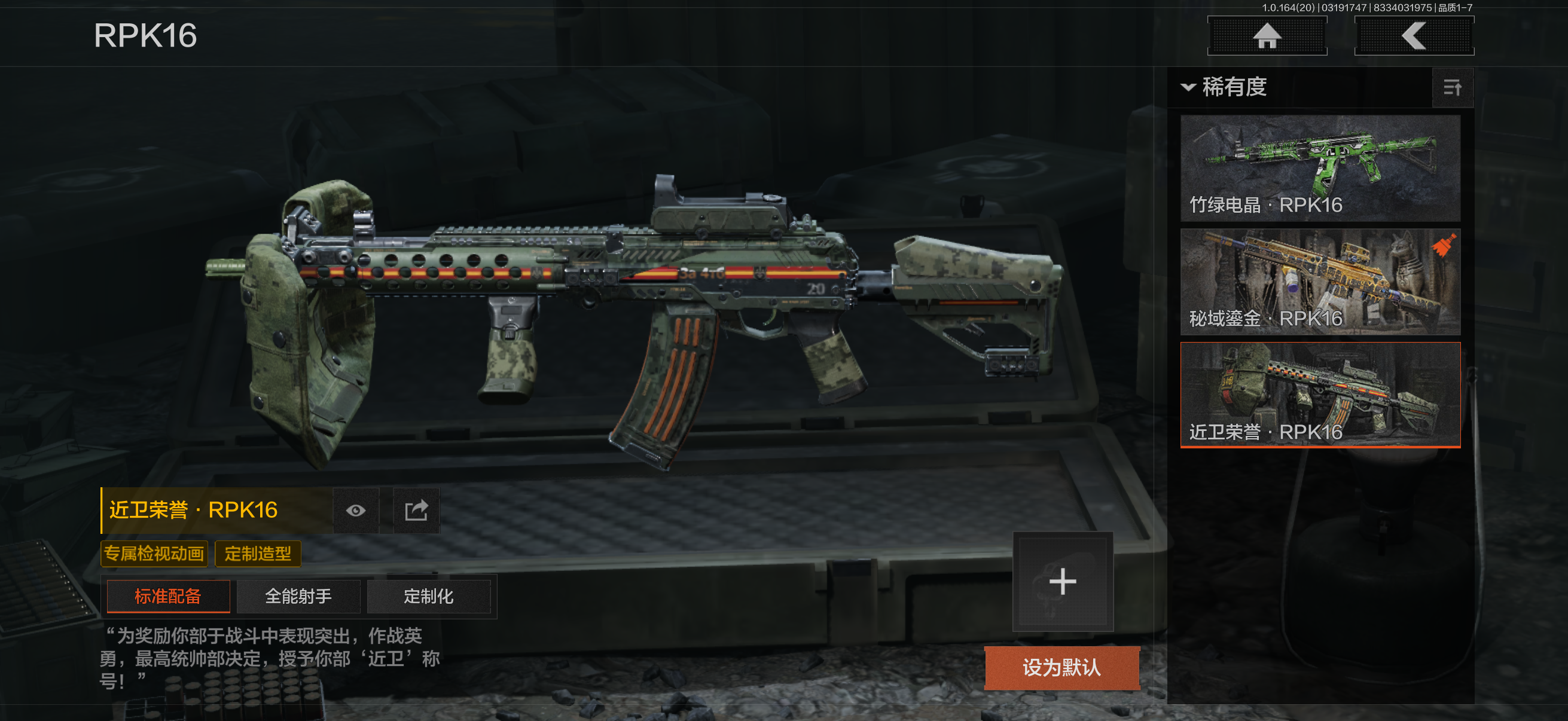Add a charm in the plus slot
Viewport: 1568px width, 721px height.
coord(1063,582)
